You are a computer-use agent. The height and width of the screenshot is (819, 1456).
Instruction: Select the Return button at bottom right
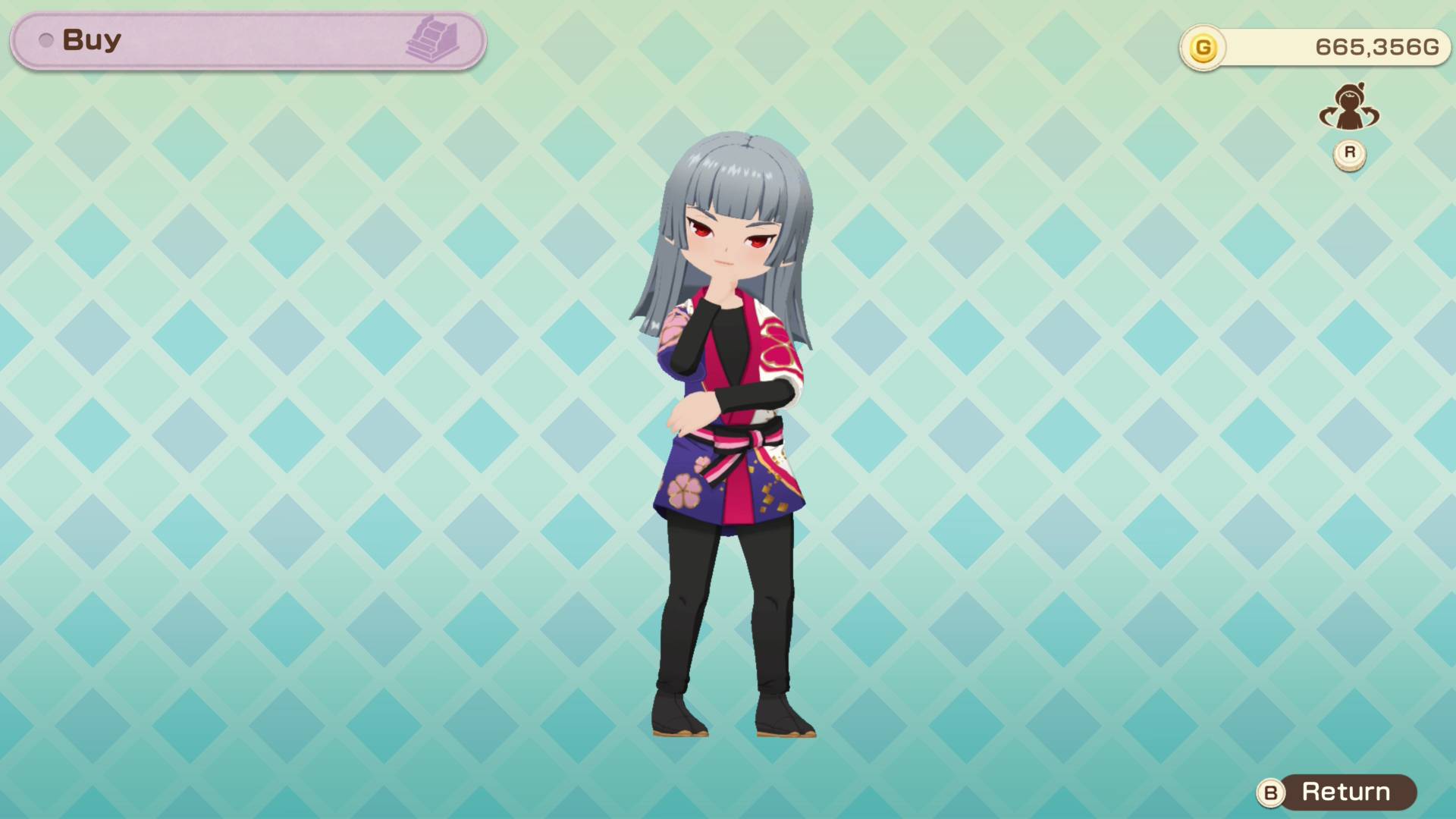[1346, 793]
